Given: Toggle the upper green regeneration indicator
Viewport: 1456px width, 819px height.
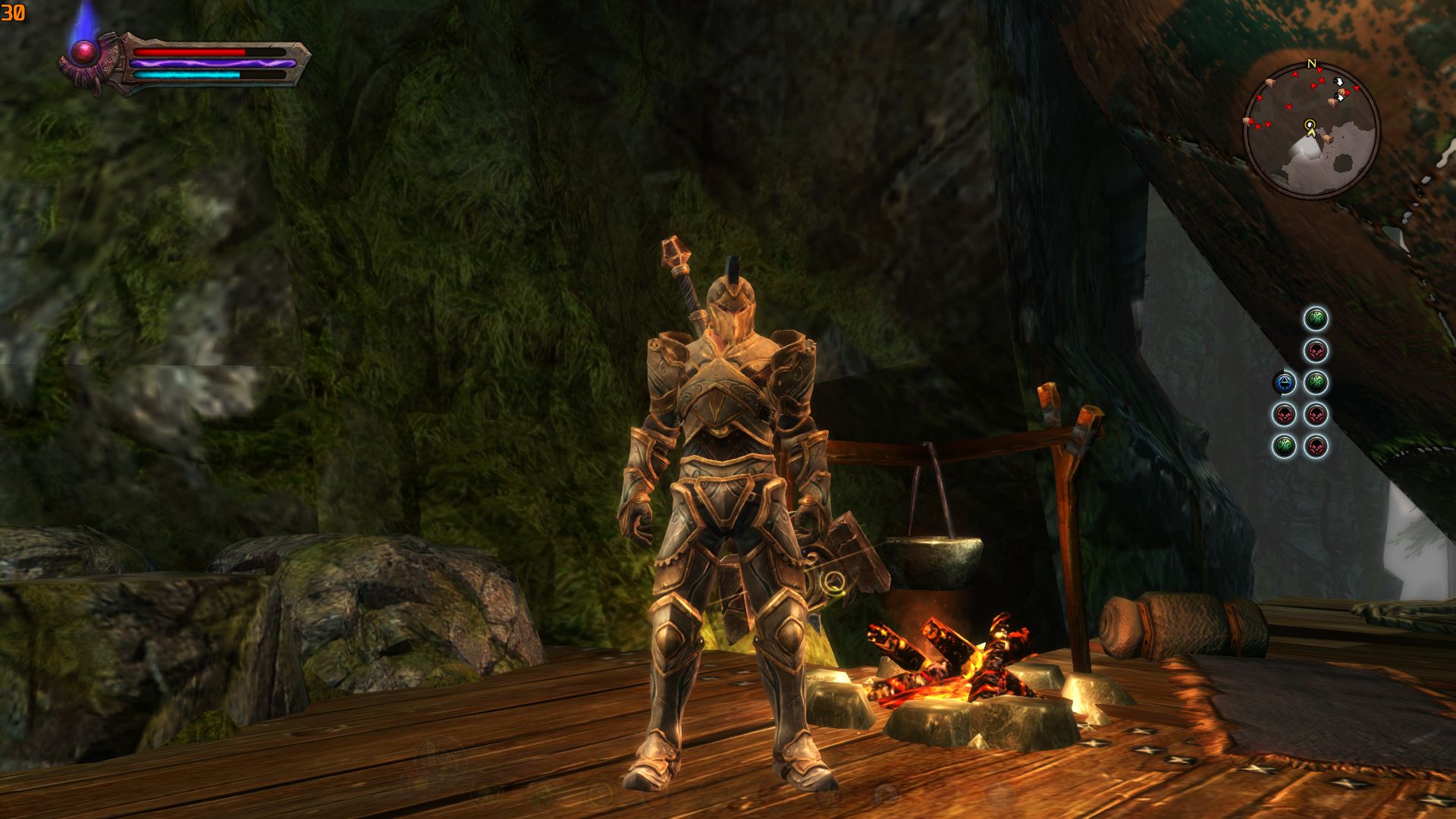Looking at the screenshot, I should coord(1316,318).
